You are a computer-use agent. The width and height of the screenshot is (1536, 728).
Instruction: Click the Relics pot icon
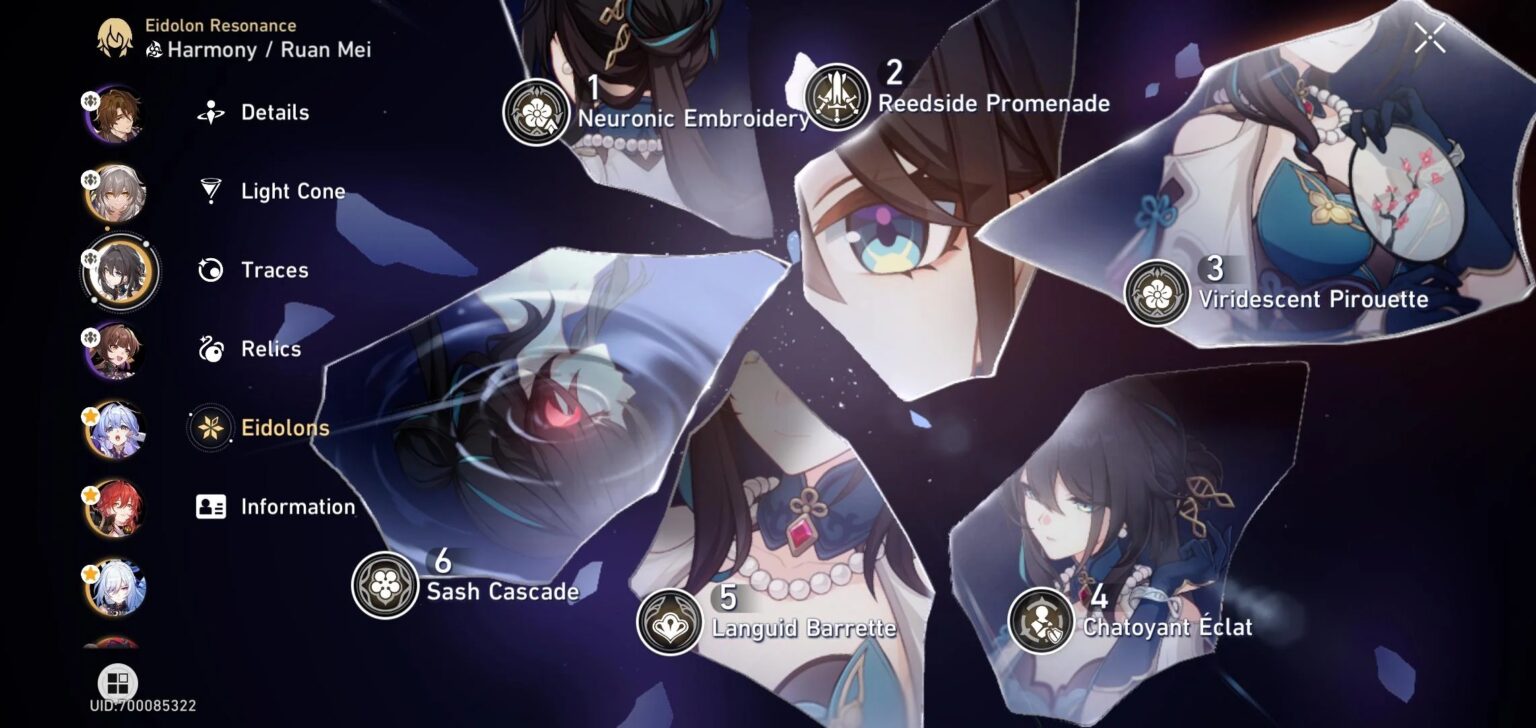pyautogui.click(x=210, y=349)
